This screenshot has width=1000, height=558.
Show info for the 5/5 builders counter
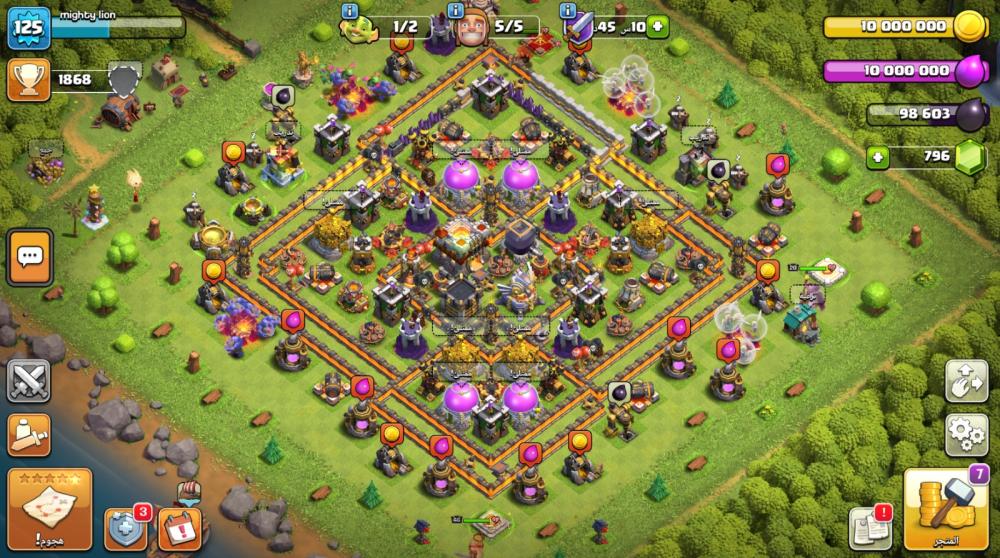coord(457,11)
